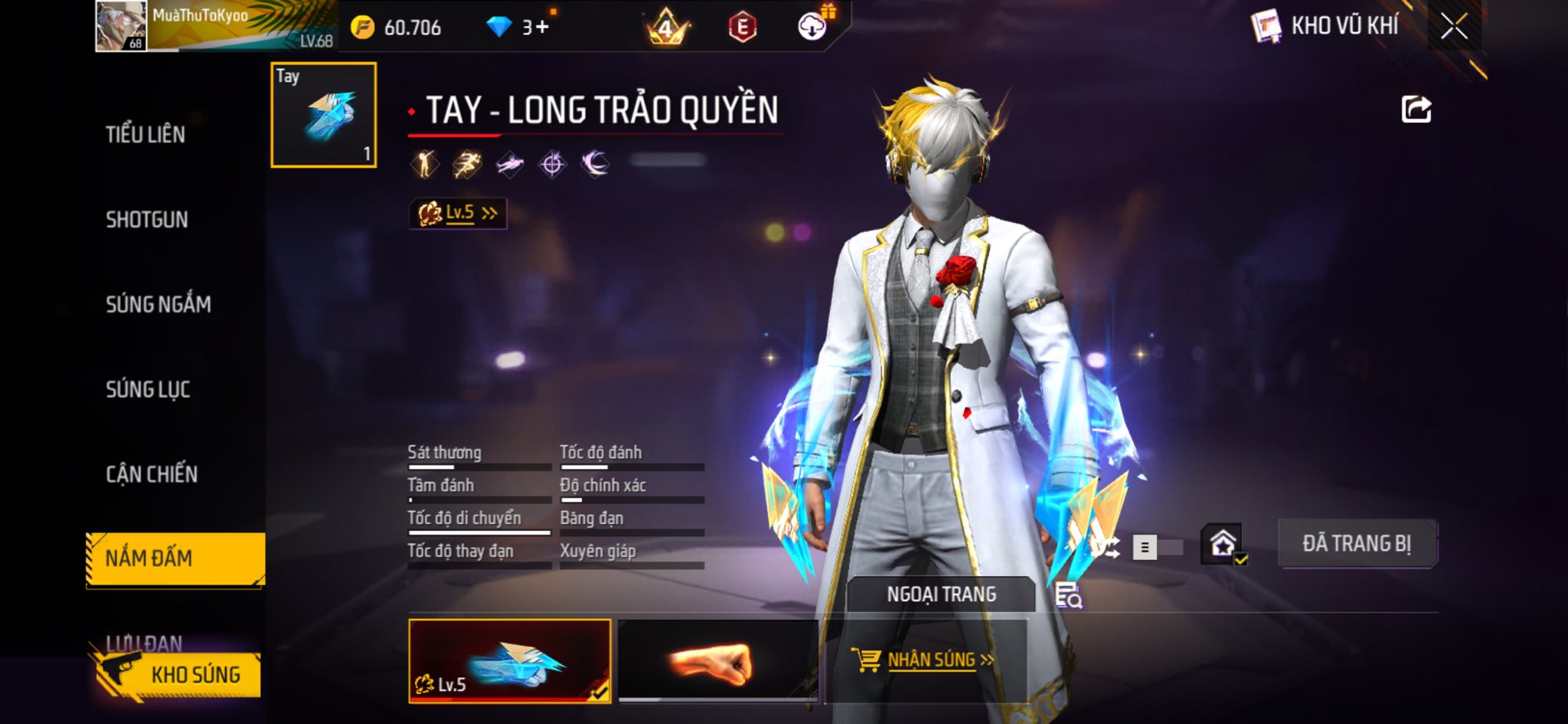The height and width of the screenshot is (724, 1568).
Task: Open the NGOẠI TRANG skins tab
Action: click(x=941, y=595)
